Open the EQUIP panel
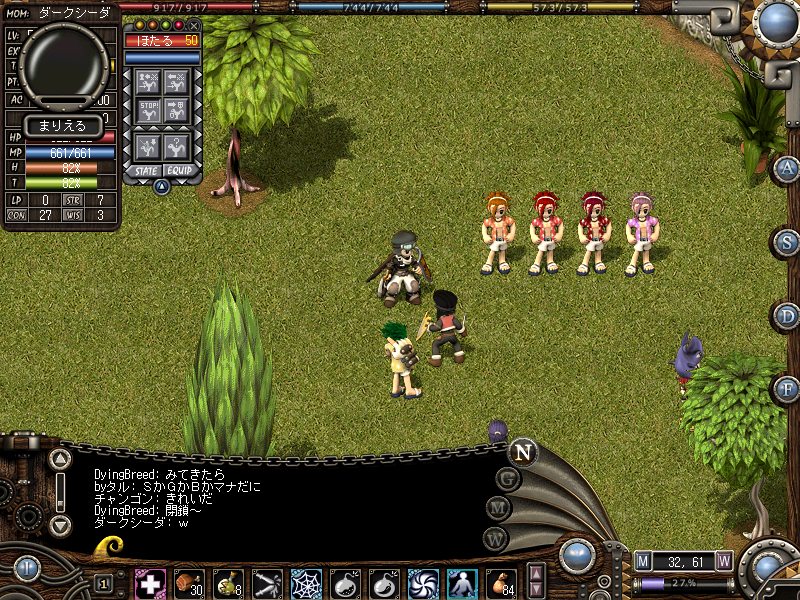Screen dimensions: 800x600 pyautogui.click(x=180, y=171)
